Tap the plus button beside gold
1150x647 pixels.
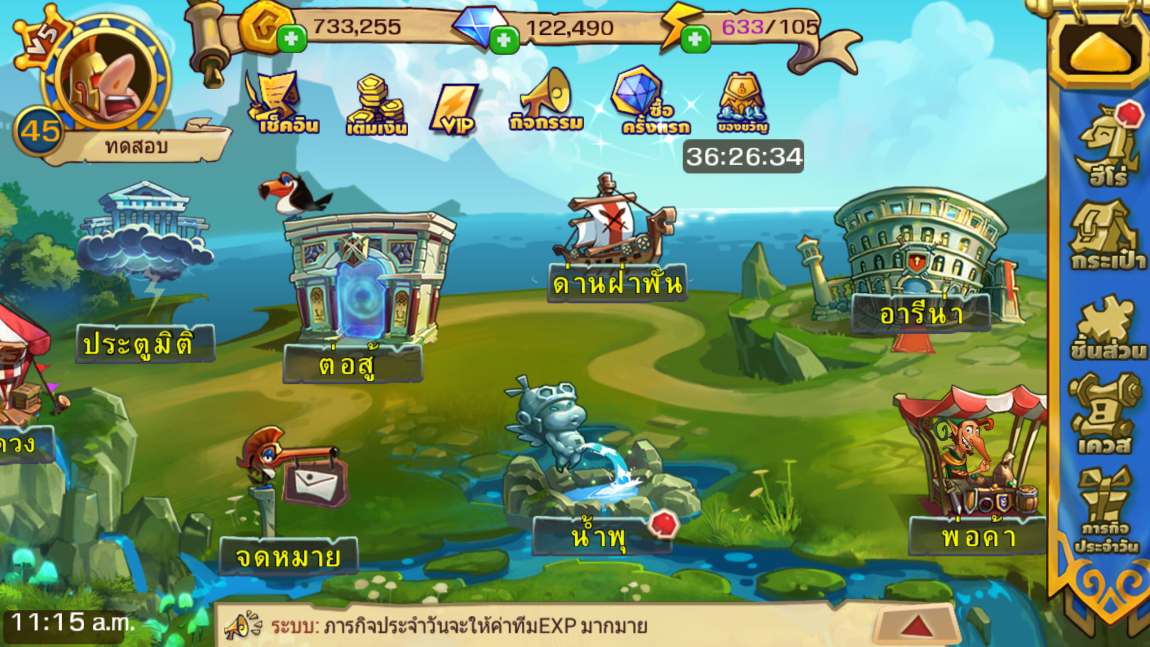point(292,39)
